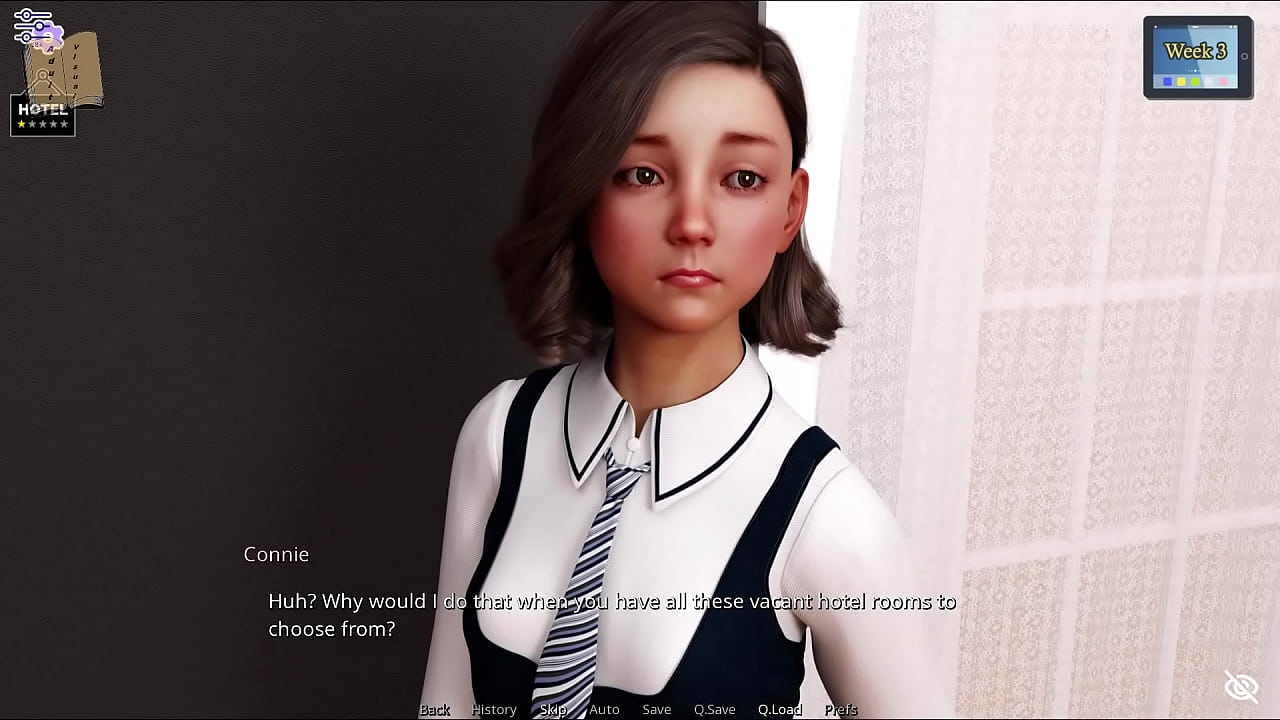The height and width of the screenshot is (720, 1280).
Task: Go back one dialogue line
Action: pos(434,709)
